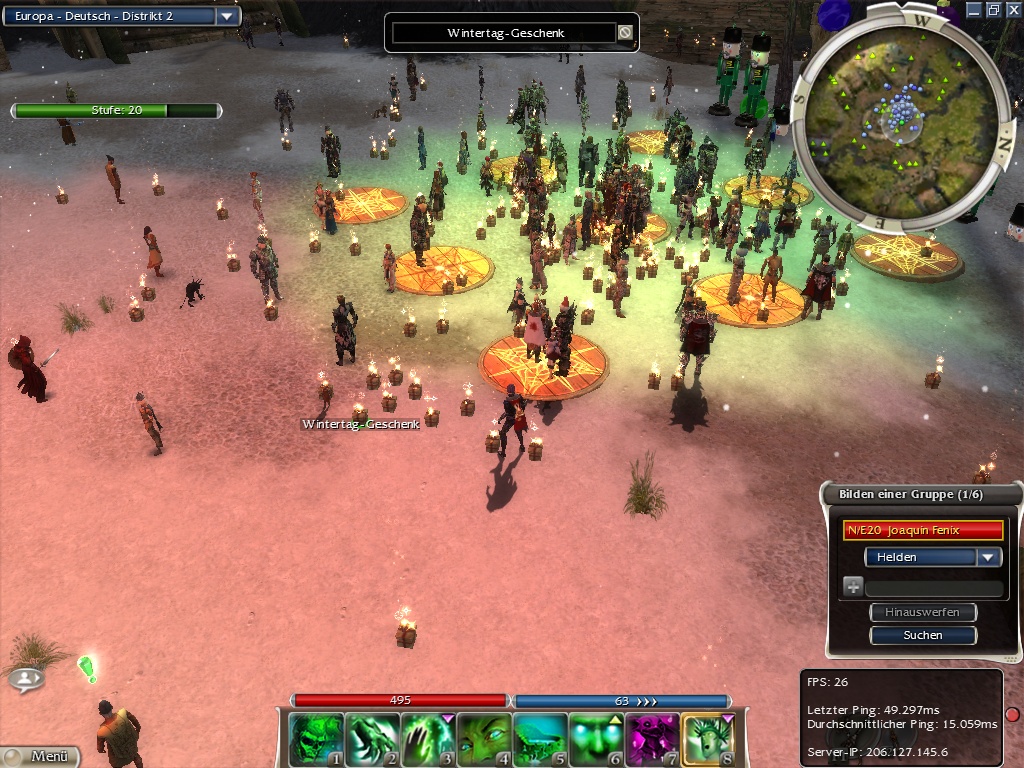Activate the green claw skill in slot 2
This screenshot has width=1024, height=768.
(x=372, y=739)
